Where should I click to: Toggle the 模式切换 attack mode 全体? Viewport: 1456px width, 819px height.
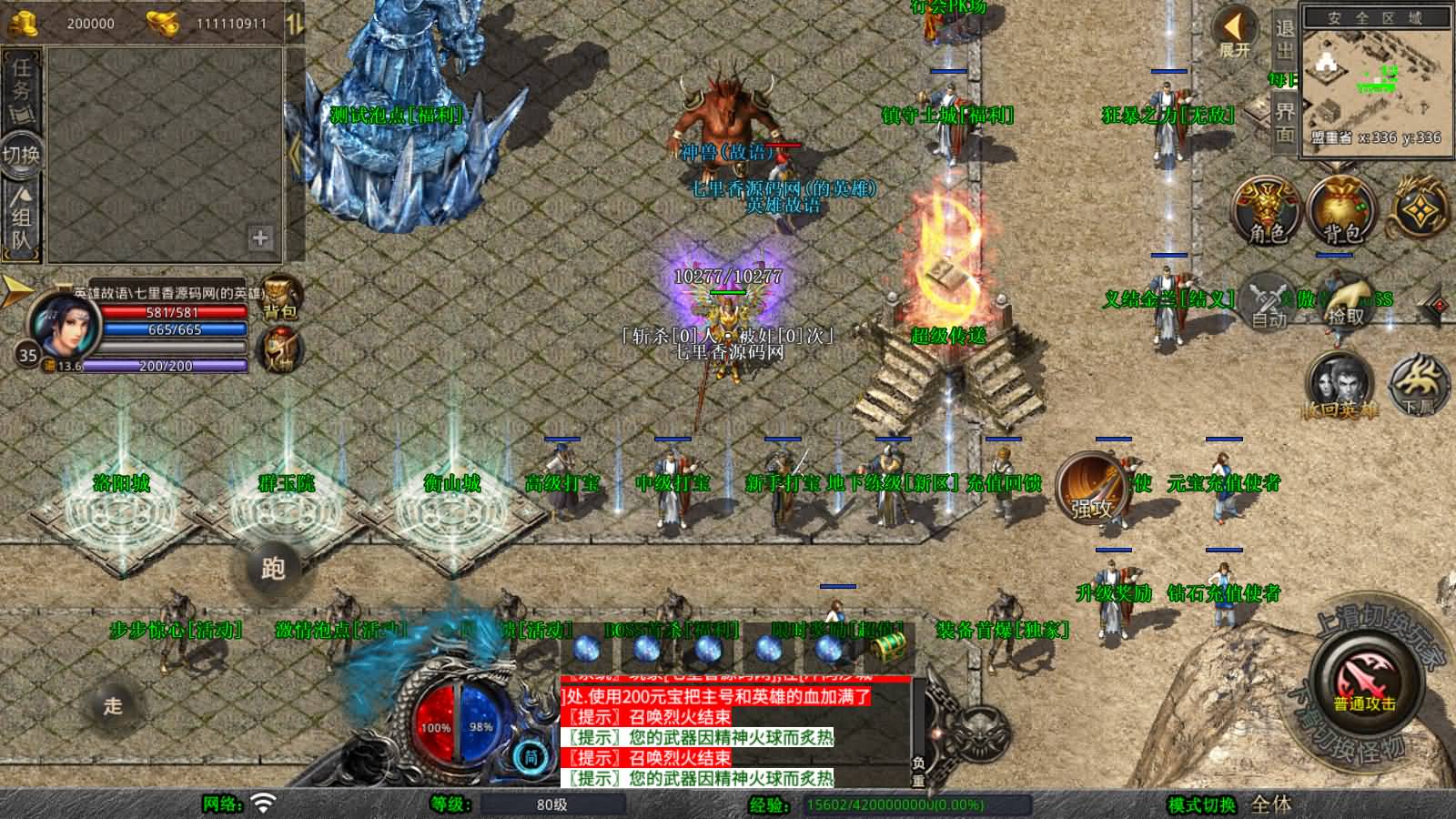coord(1271,804)
